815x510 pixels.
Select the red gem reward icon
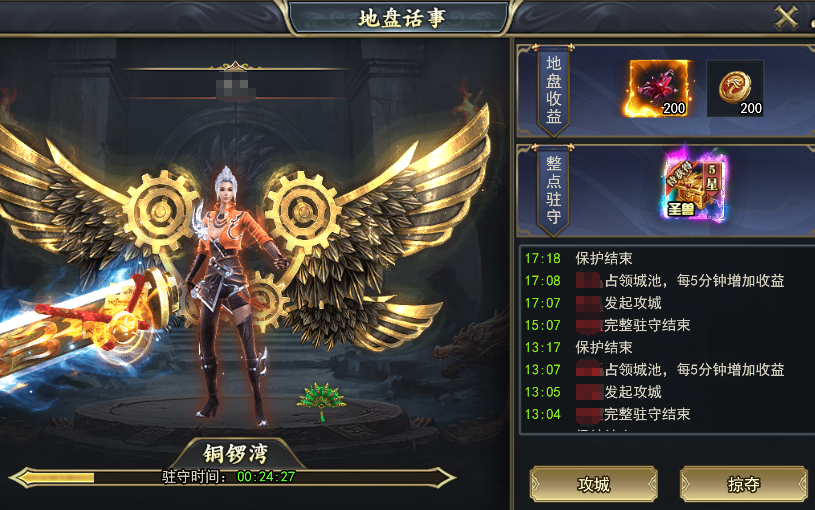click(x=660, y=88)
